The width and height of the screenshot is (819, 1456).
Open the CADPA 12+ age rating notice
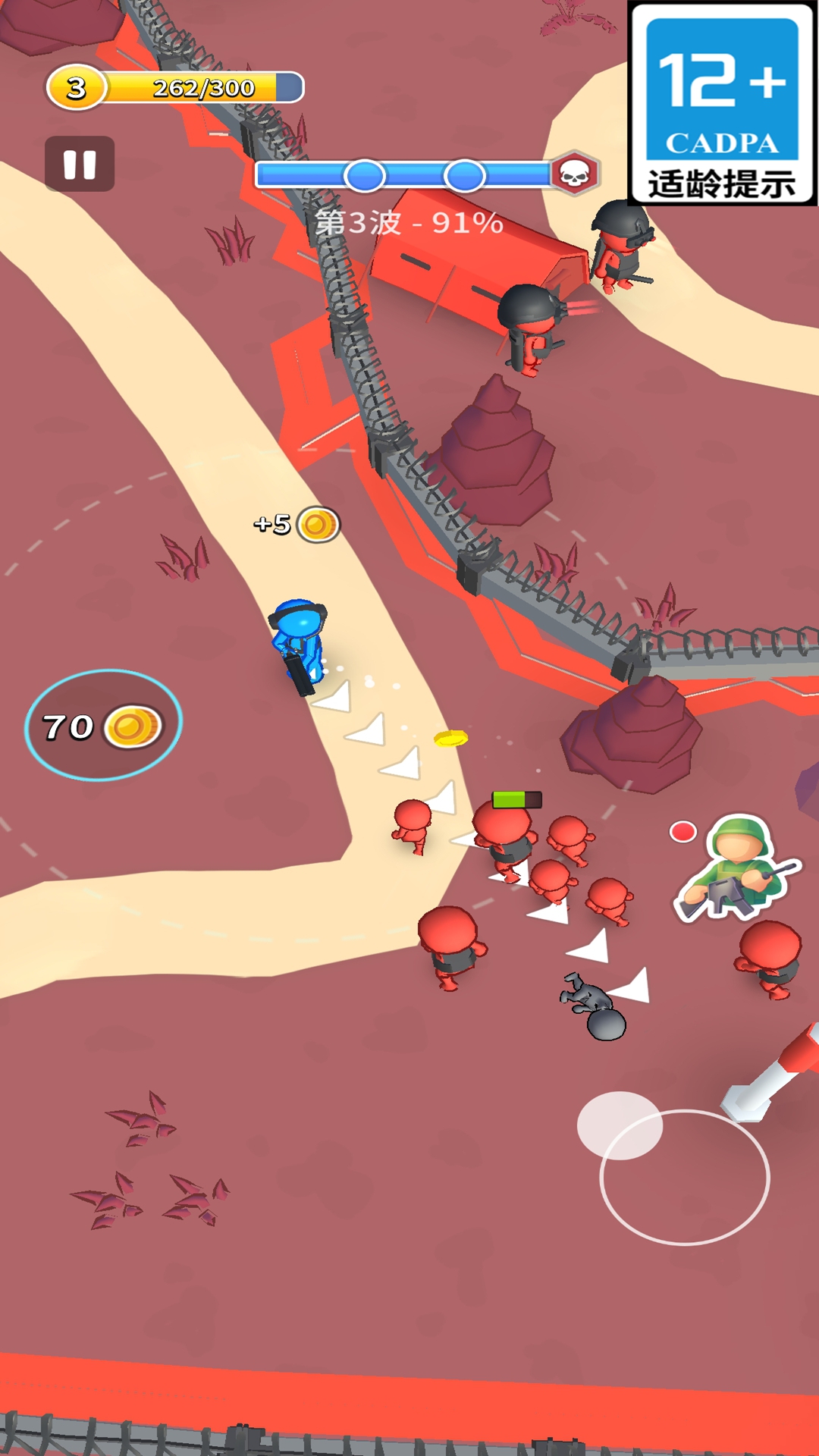722,104
